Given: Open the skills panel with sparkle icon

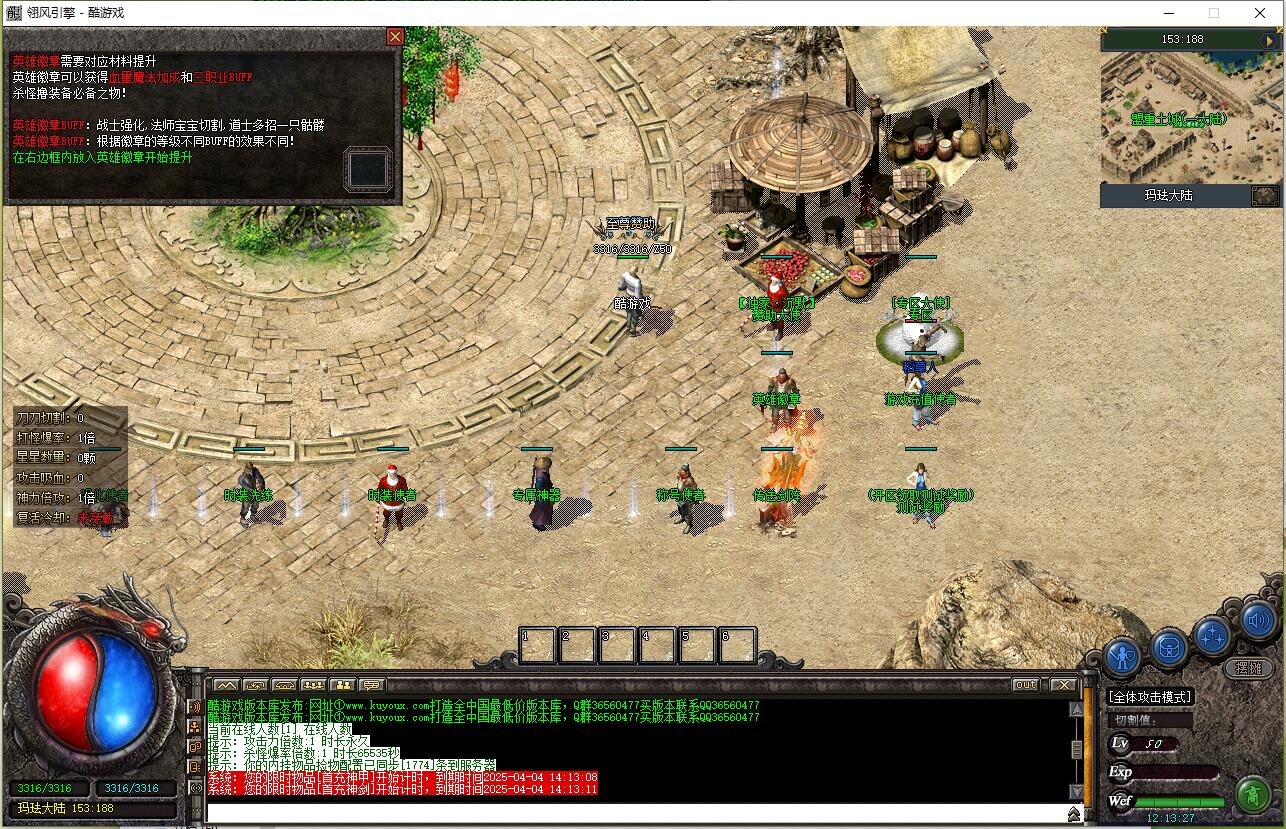Looking at the screenshot, I should click(1213, 636).
